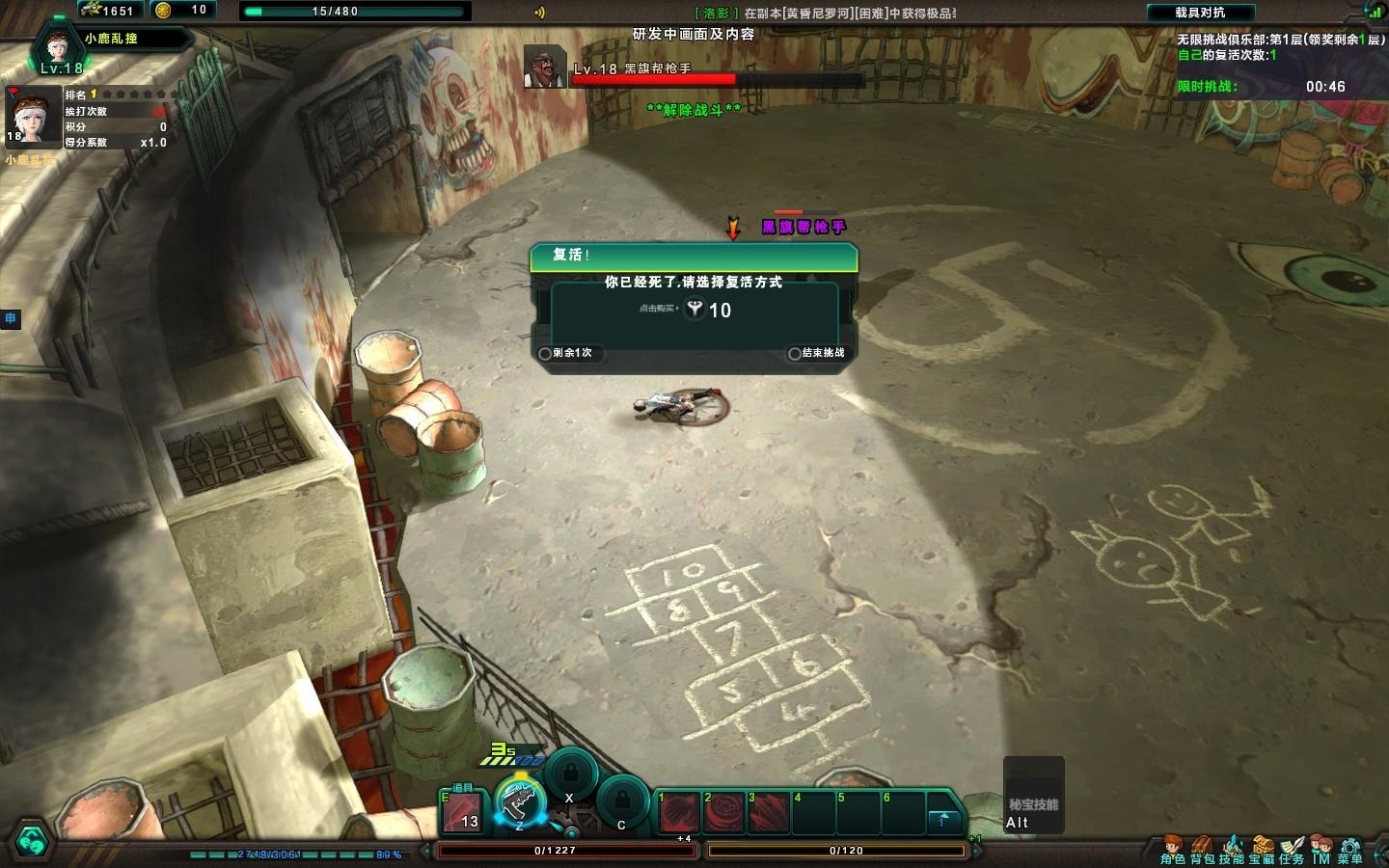Choose the 剩余1次 revive option
The height and width of the screenshot is (868, 1389).
pyautogui.click(x=566, y=353)
